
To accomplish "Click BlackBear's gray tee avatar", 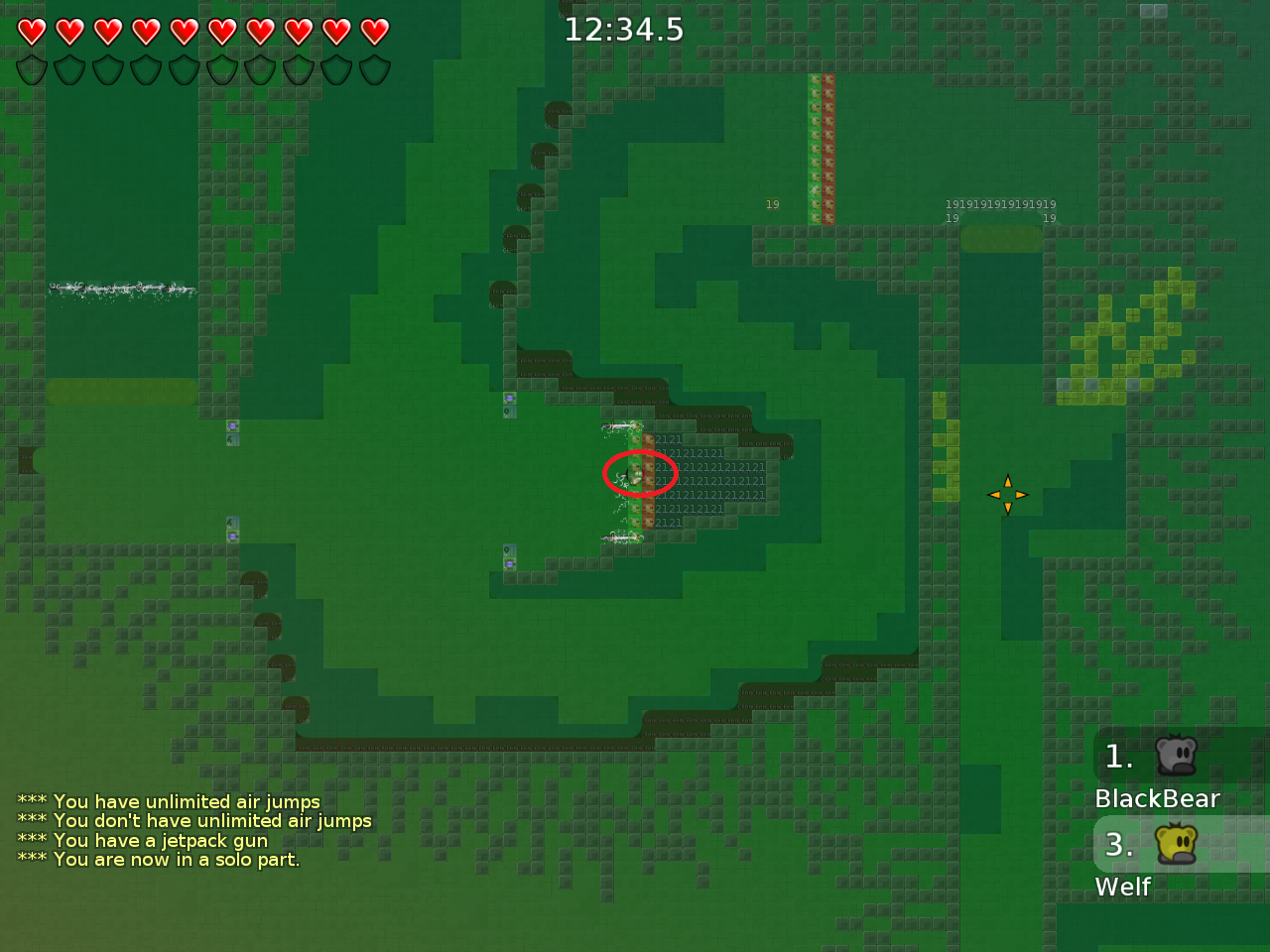I will [1177, 757].
